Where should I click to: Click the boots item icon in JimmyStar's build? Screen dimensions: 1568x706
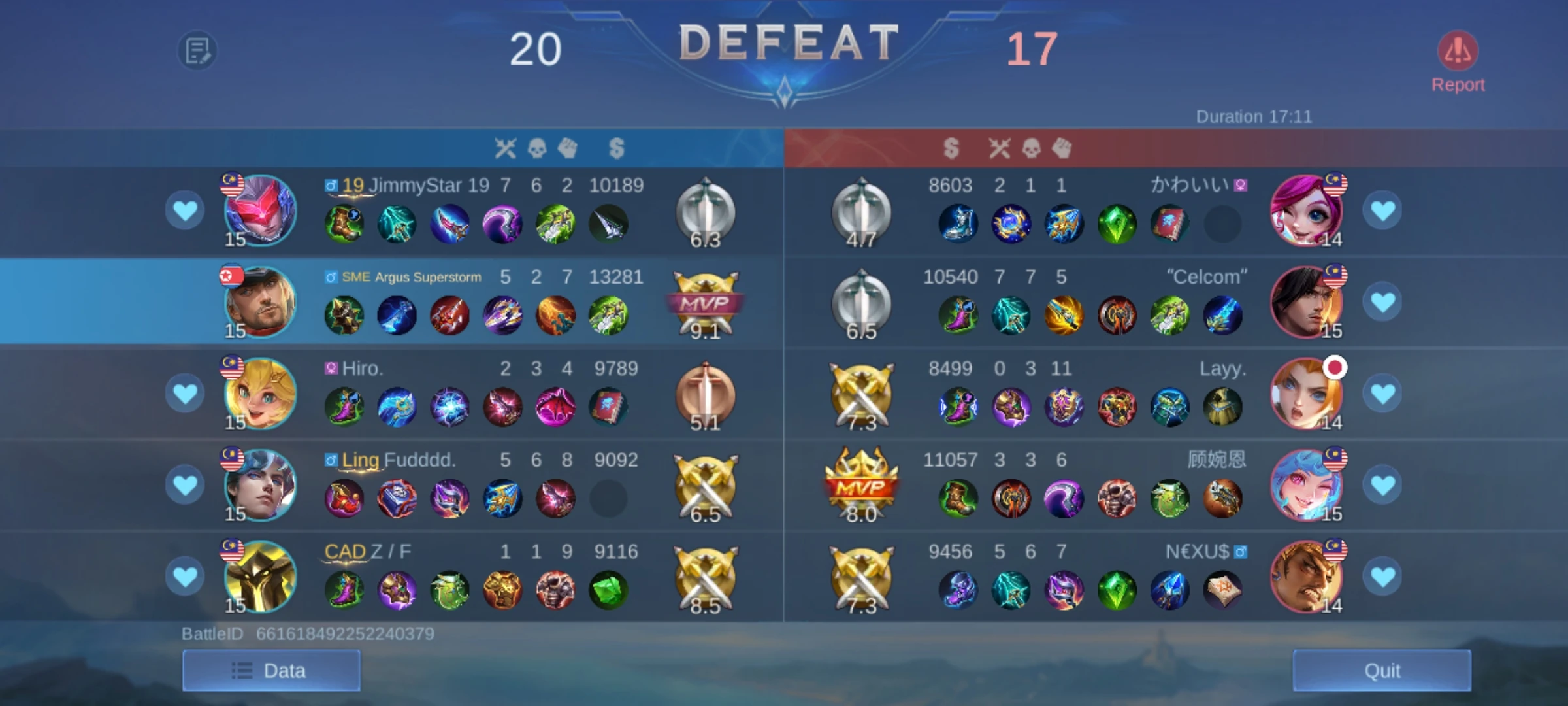(x=344, y=224)
